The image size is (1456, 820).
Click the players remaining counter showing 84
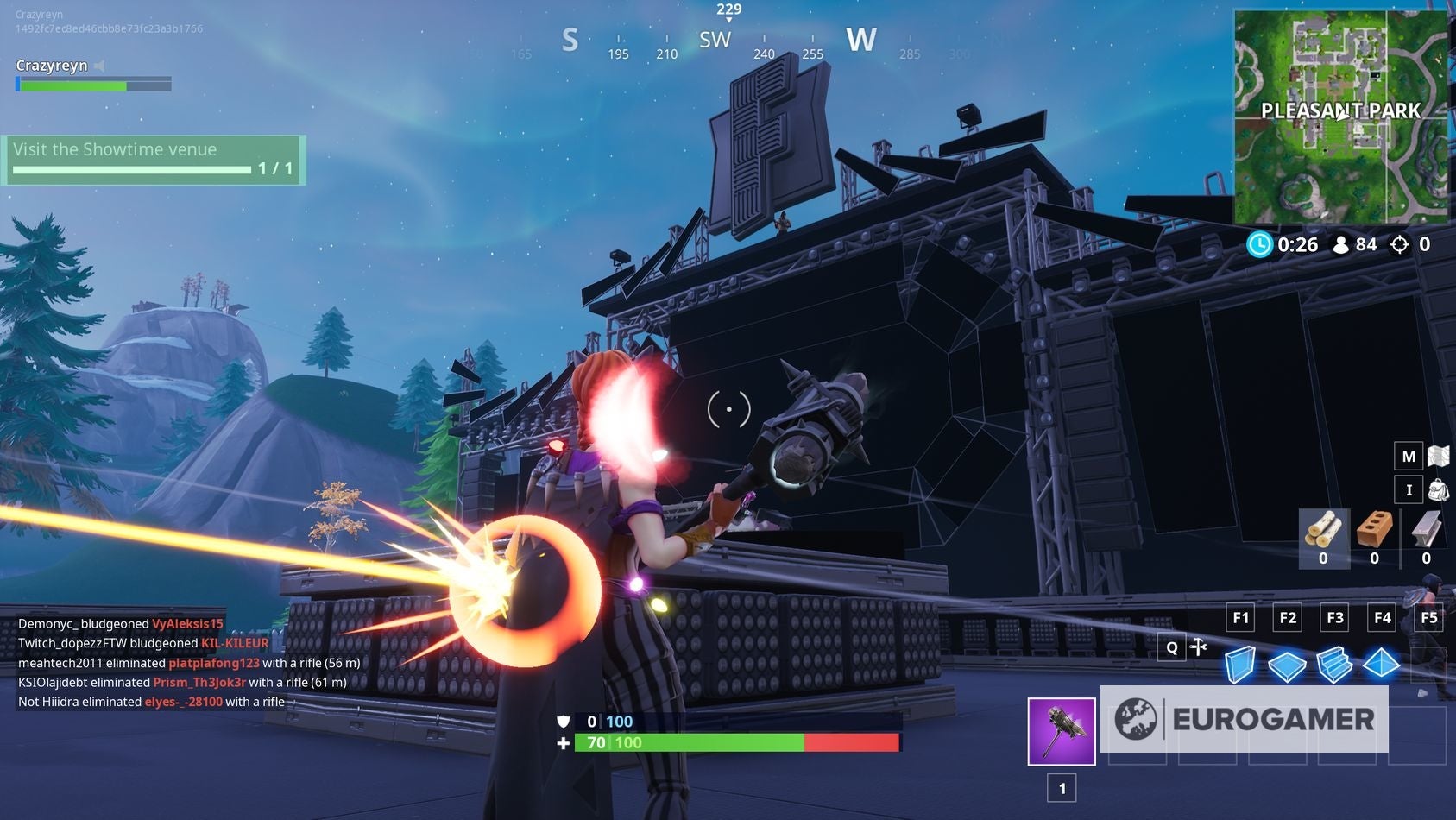1359,244
